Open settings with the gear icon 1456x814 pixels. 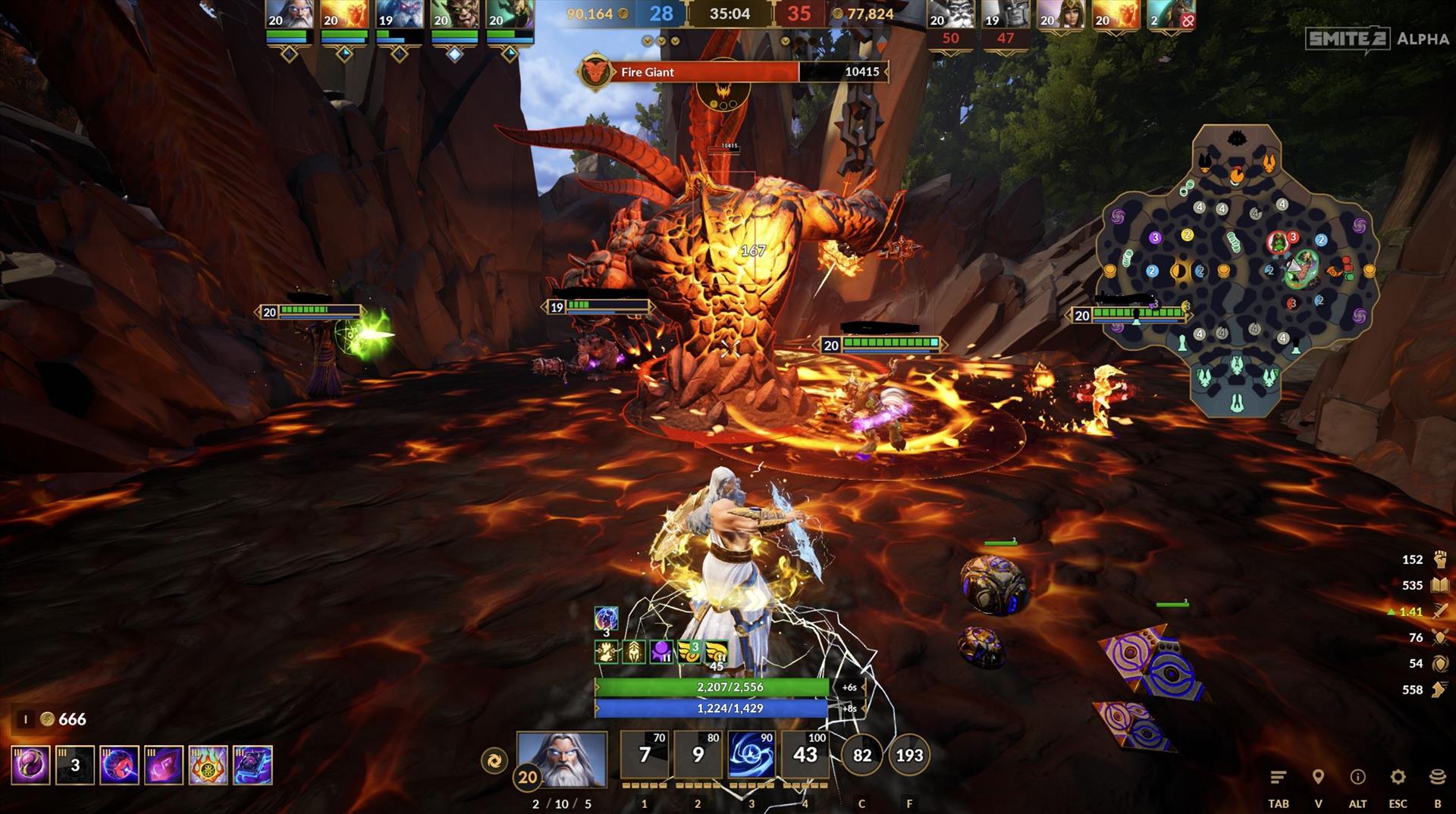click(x=1398, y=778)
